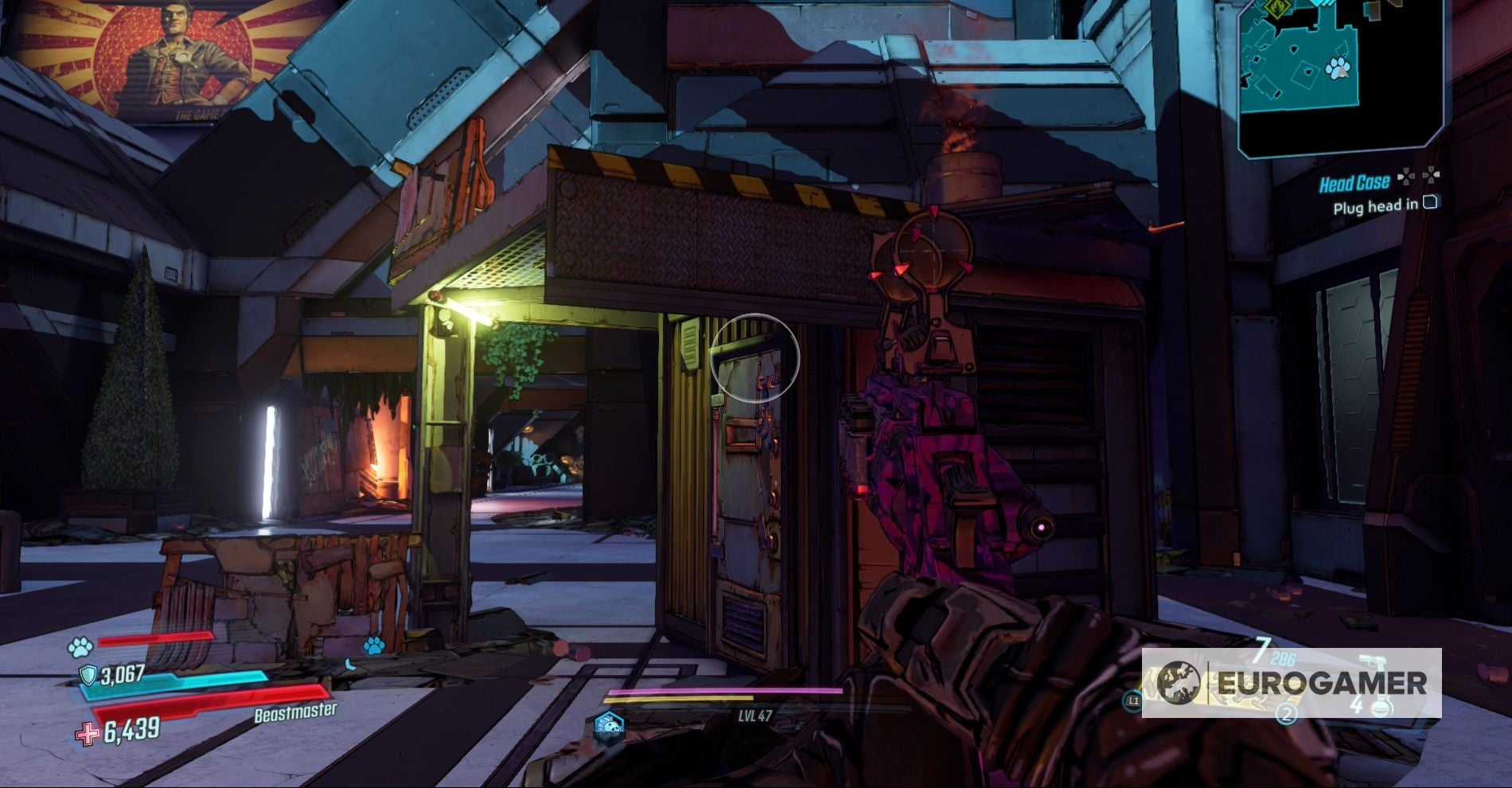Select the grenade icon next to the 4

1380,707
